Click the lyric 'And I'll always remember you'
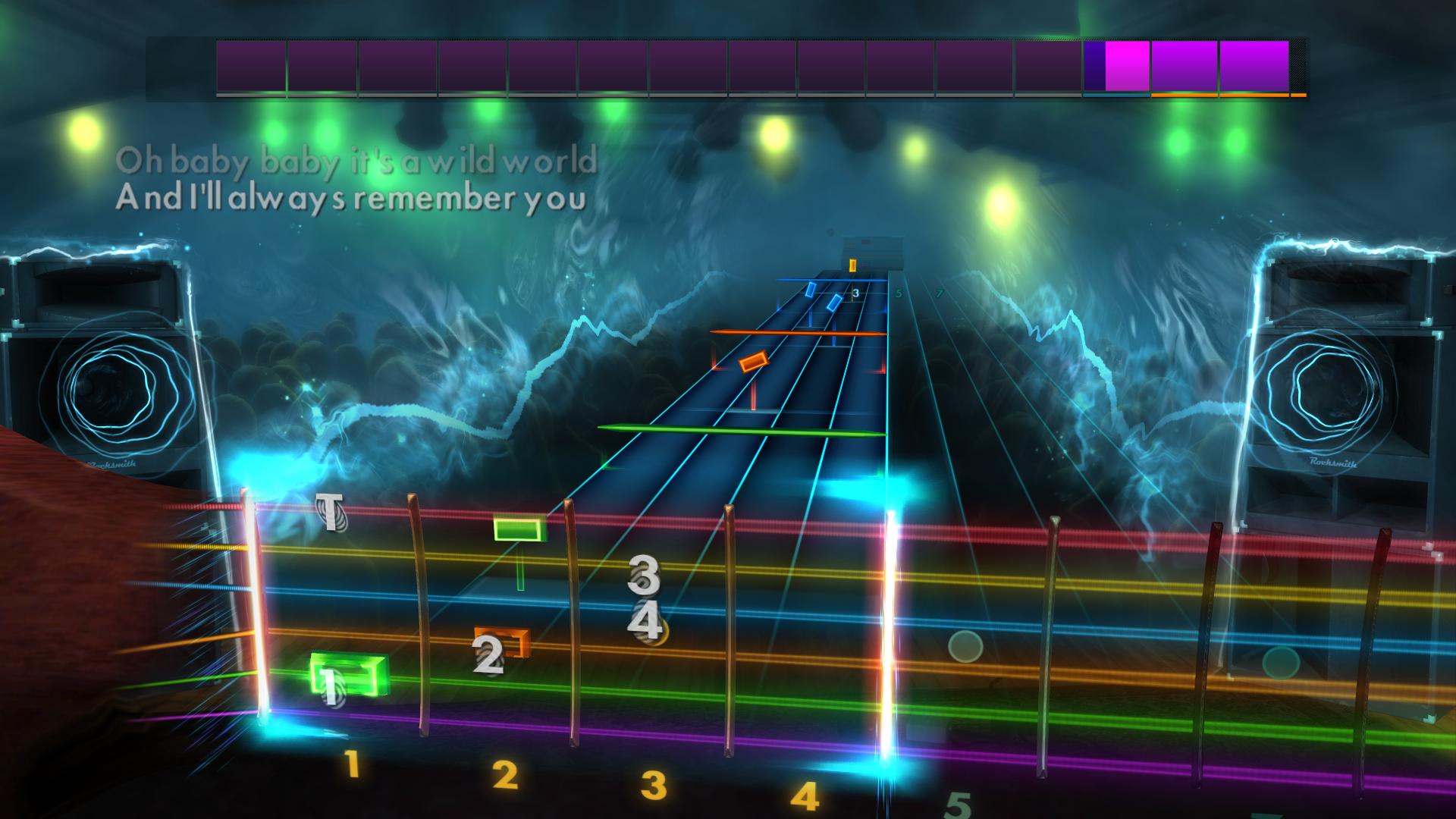1456x819 pixels. click(x=350, y=201)
